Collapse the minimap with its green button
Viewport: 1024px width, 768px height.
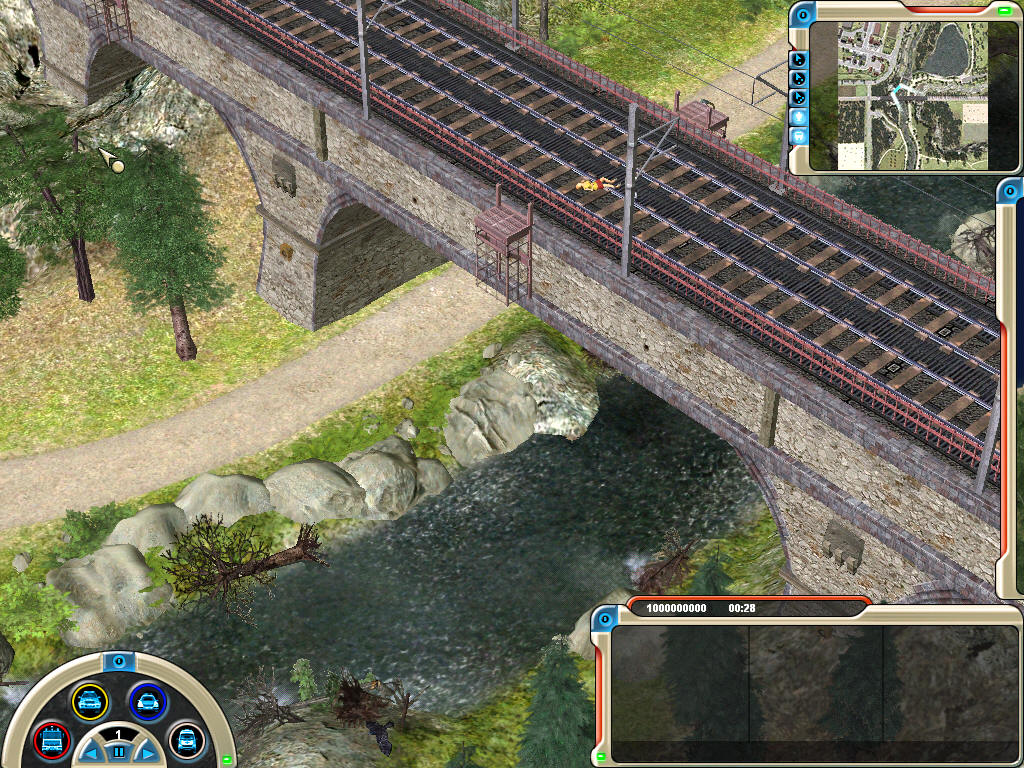[1004, 11]
